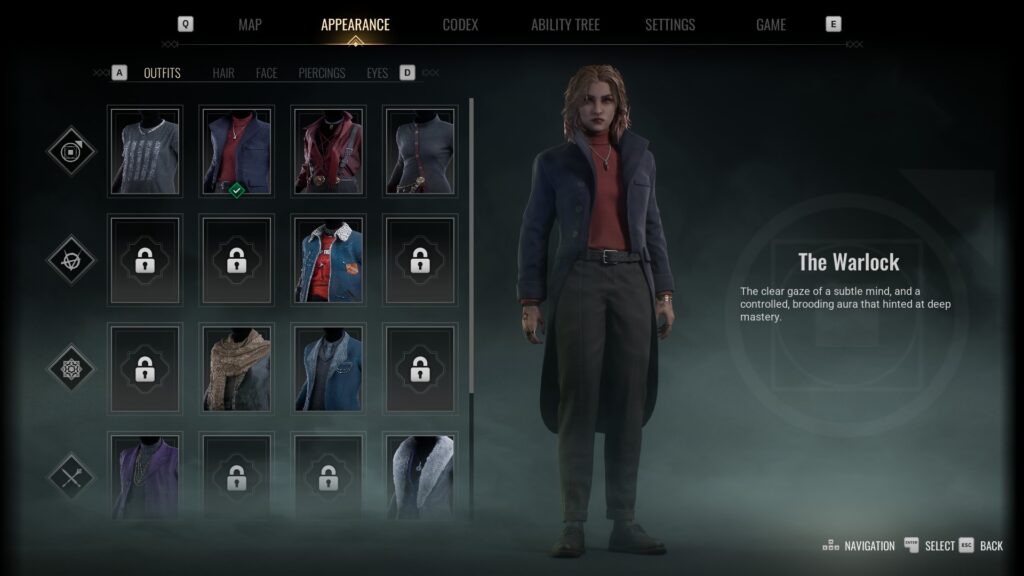1024x576 pixels.
Task: Show the Eyes category
Action: [377, 73]
